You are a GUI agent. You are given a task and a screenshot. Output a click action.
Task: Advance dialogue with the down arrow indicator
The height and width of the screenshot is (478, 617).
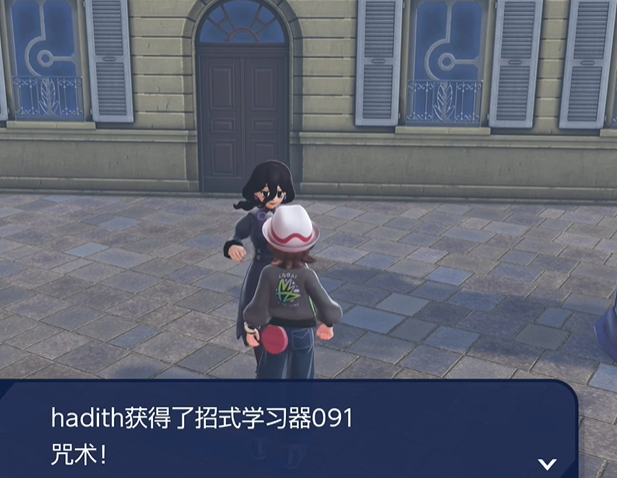click(547, 463)
